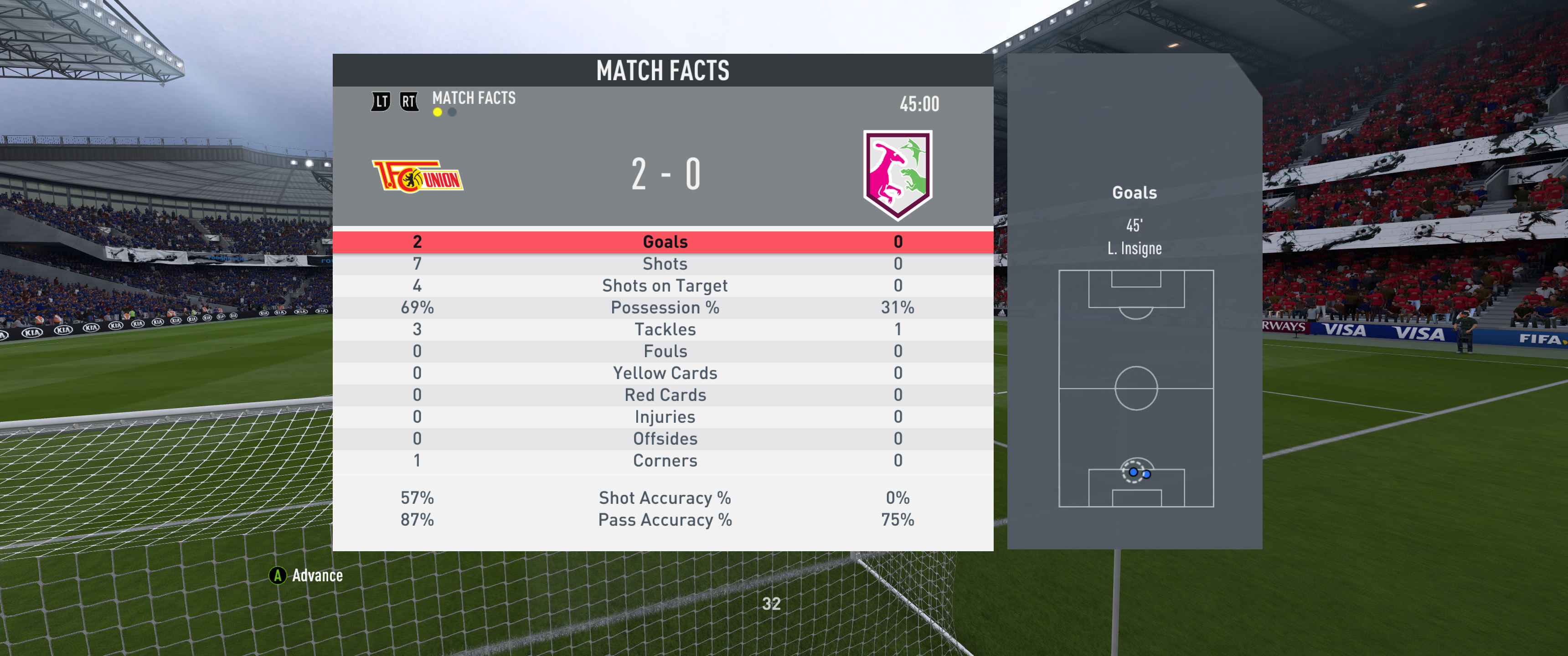Choose the Fouls stat row
Screen dimensions: 1568x656
point(665,351)
